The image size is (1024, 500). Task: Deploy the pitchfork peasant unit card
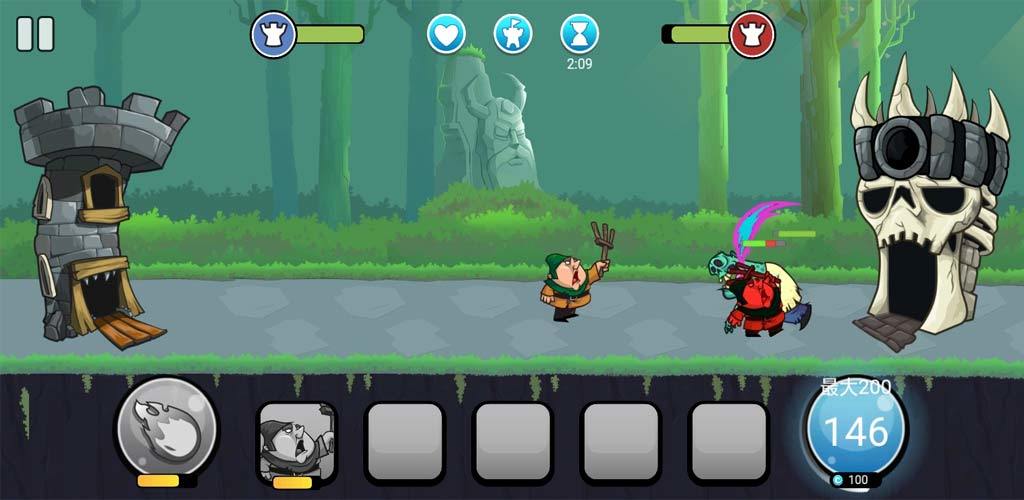click(x=296, y=442)
